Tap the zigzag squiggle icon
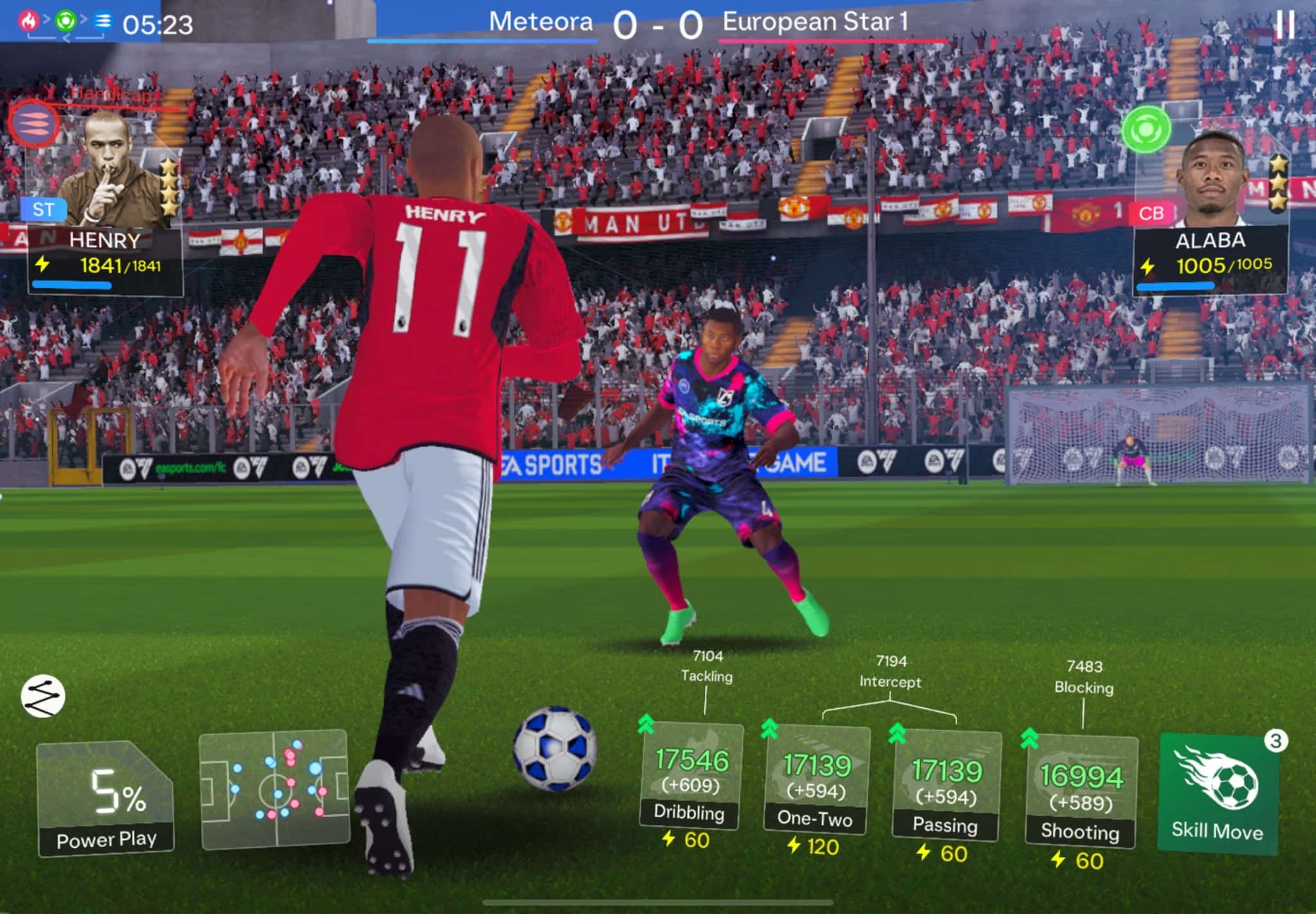This screenshot has width=1316, height=914. coord(43,696)
